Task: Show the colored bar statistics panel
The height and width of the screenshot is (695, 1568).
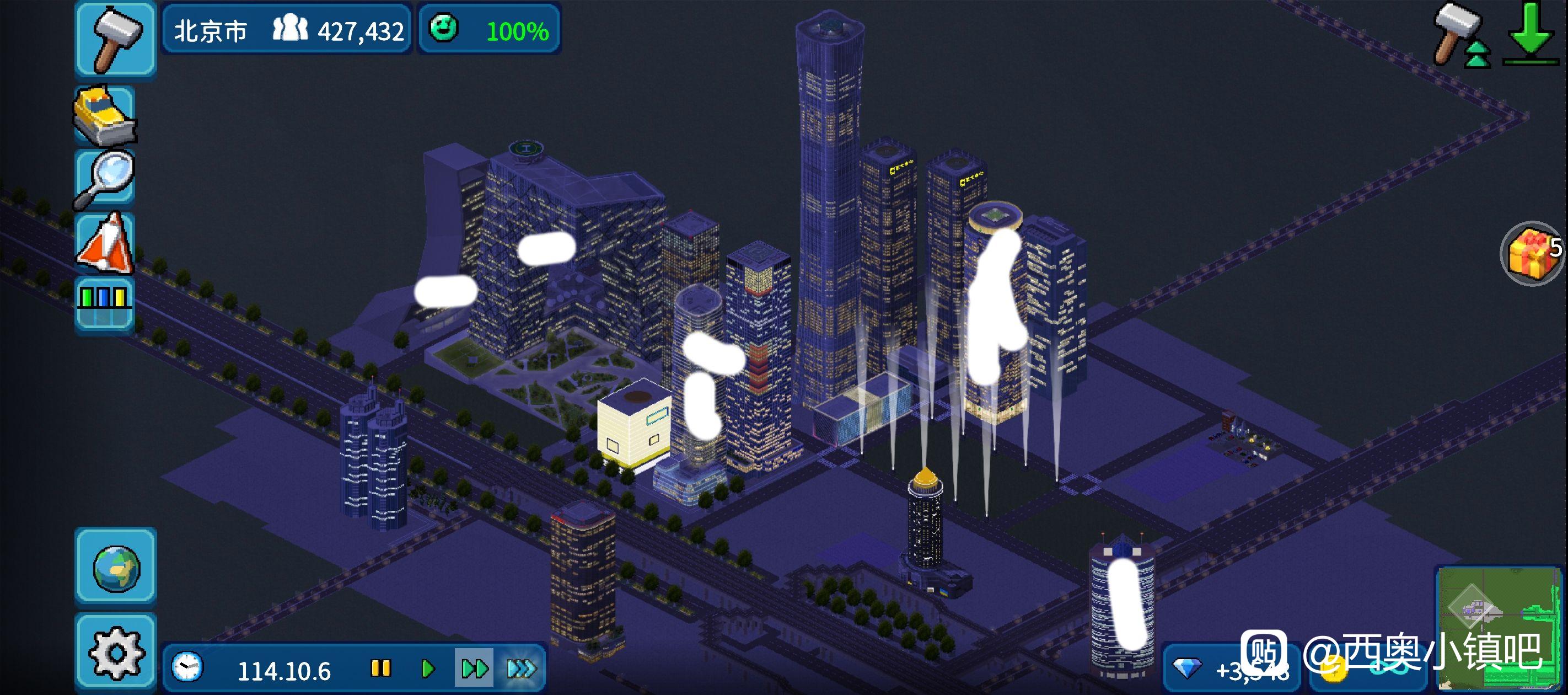Action: (x=104, y=304)
